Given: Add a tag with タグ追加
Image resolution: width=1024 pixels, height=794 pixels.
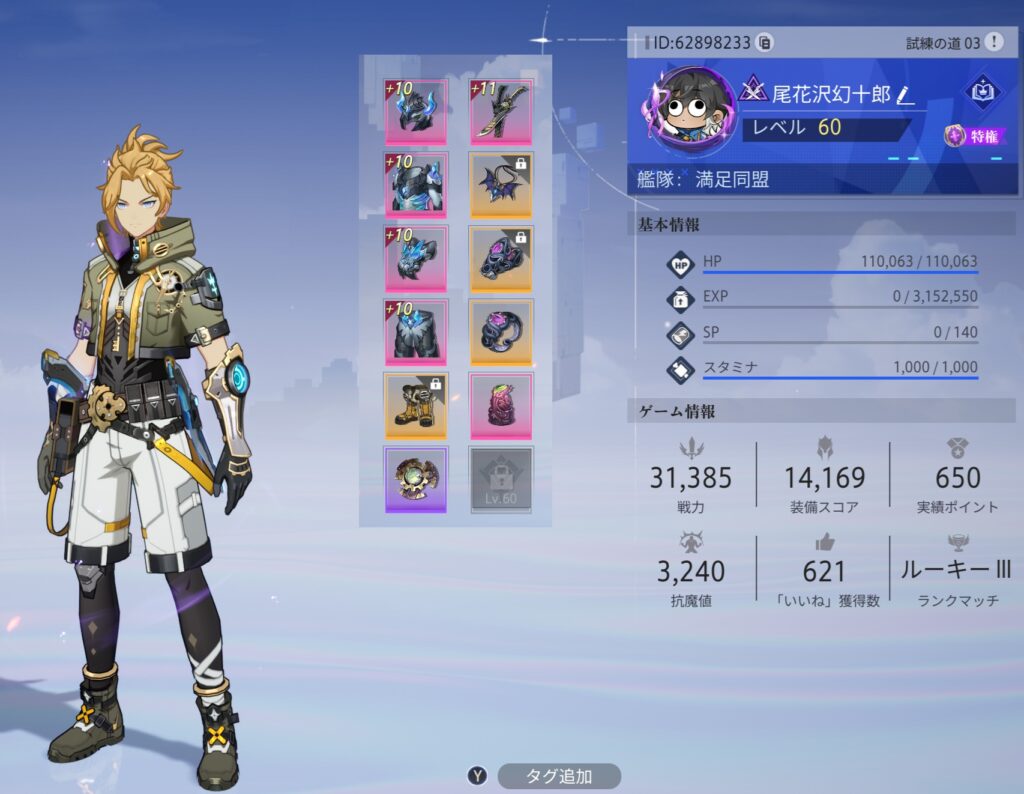Looking at the screenshot, I should pyautogui.click(x=558, y=776).
